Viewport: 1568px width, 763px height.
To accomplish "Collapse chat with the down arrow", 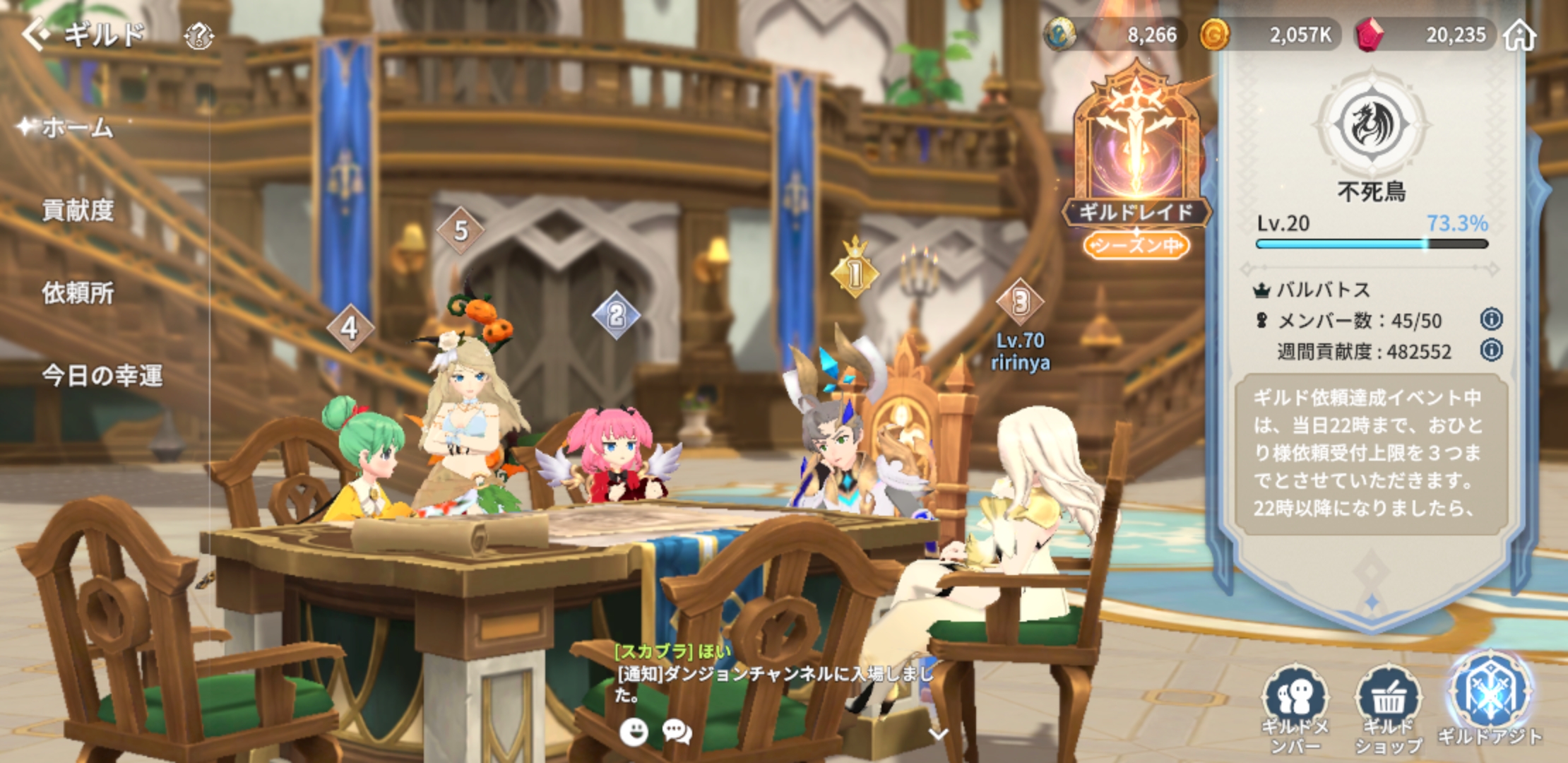I will tap(937, 734).
